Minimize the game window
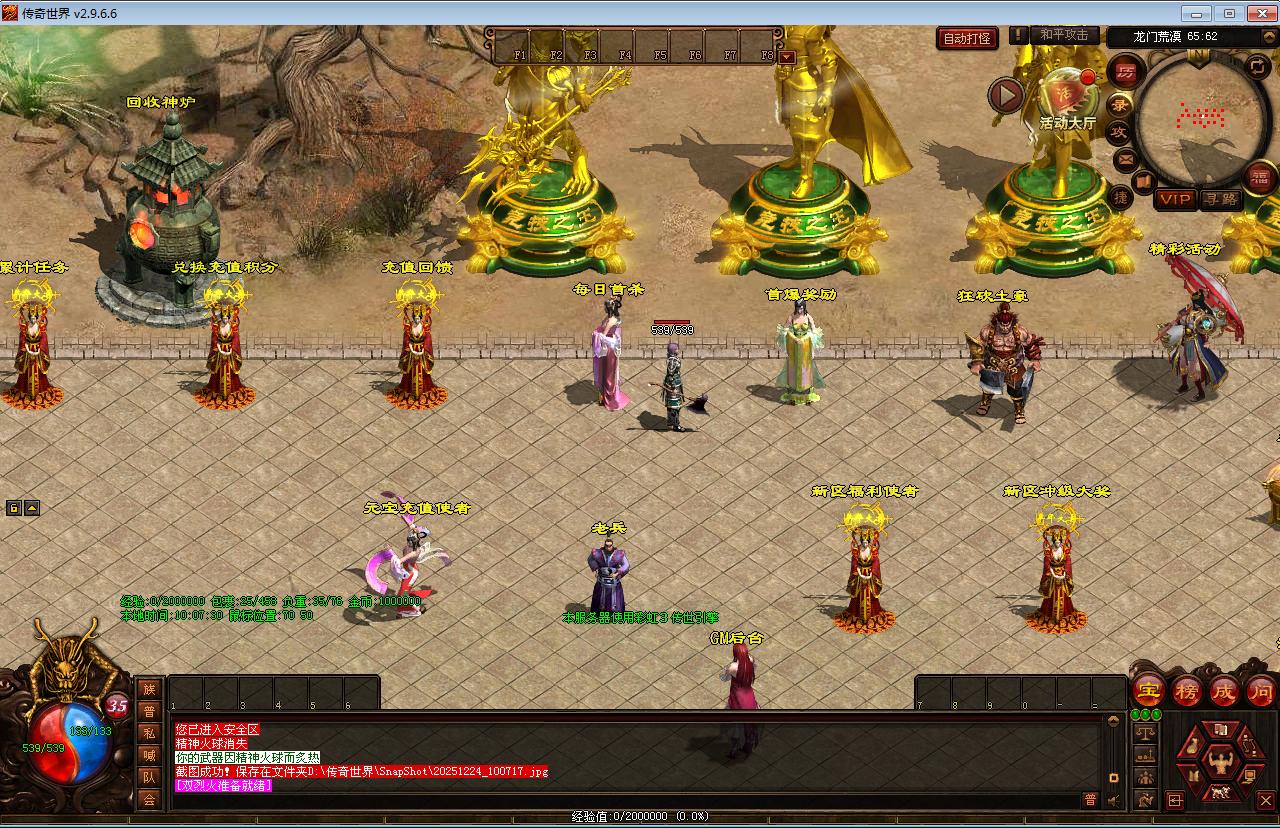 click(x=1197, y=13)
